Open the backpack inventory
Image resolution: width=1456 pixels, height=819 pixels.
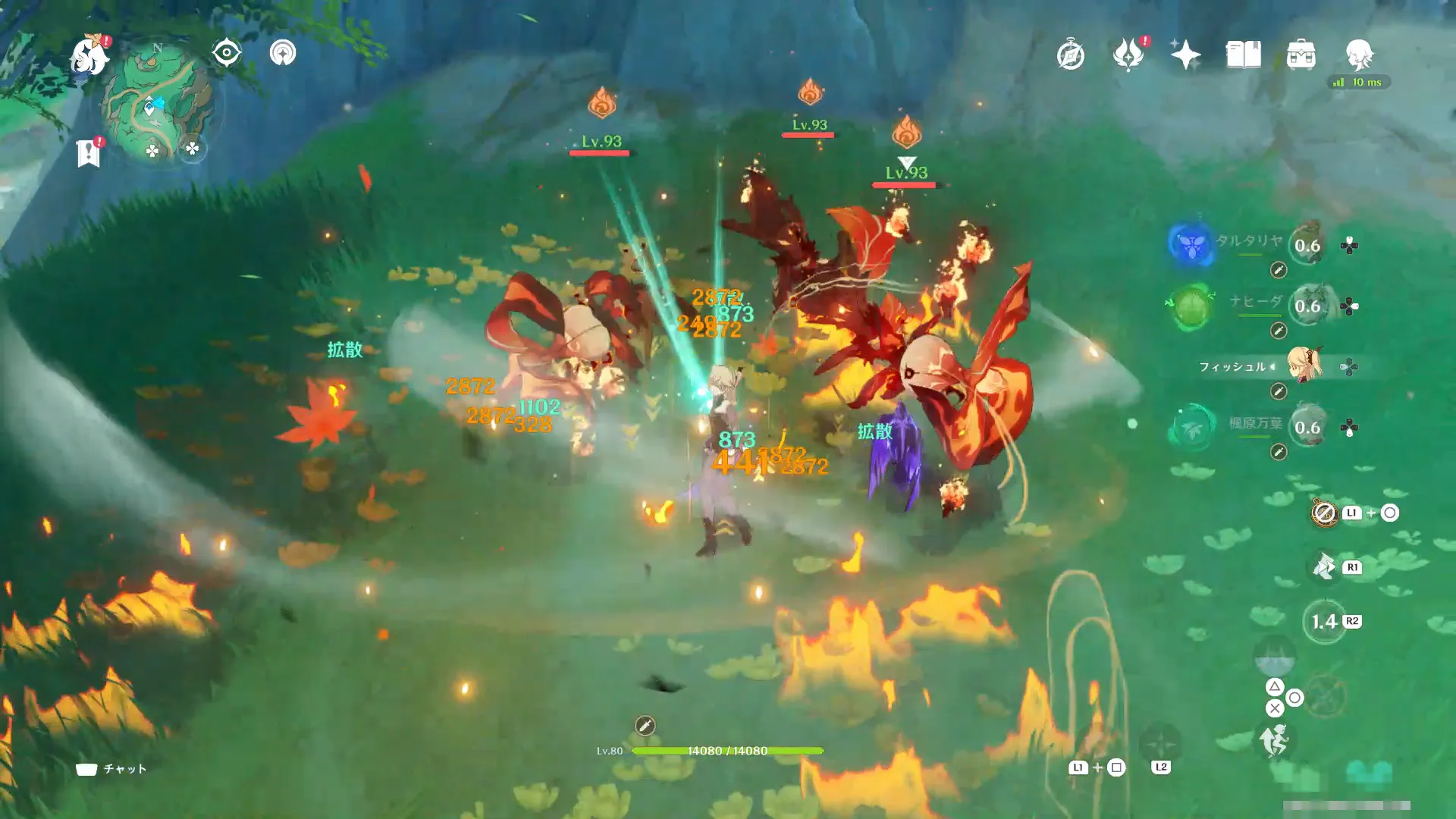click(x=1301, y=55)
